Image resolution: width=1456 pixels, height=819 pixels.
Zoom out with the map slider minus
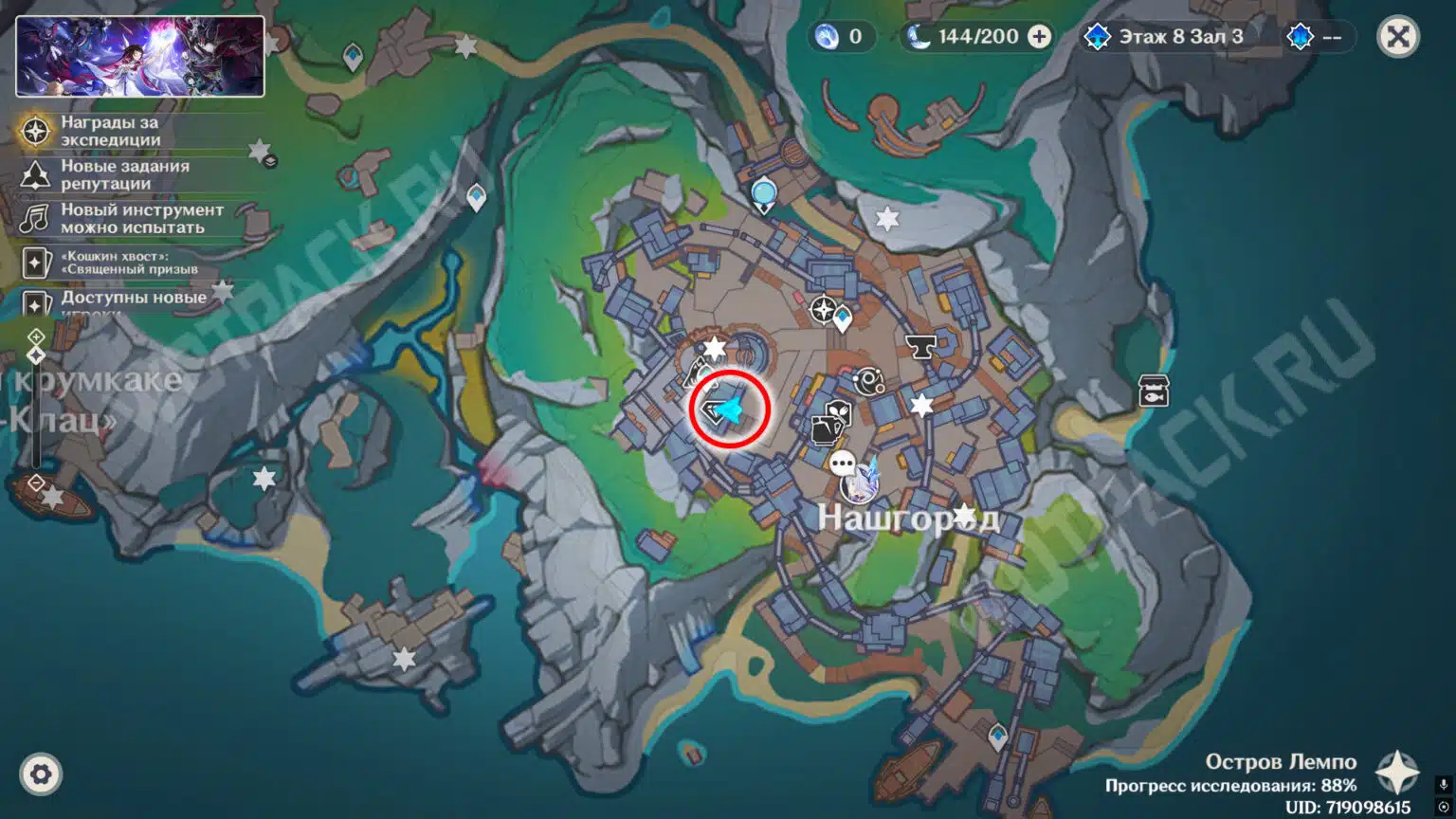[36, 483]
